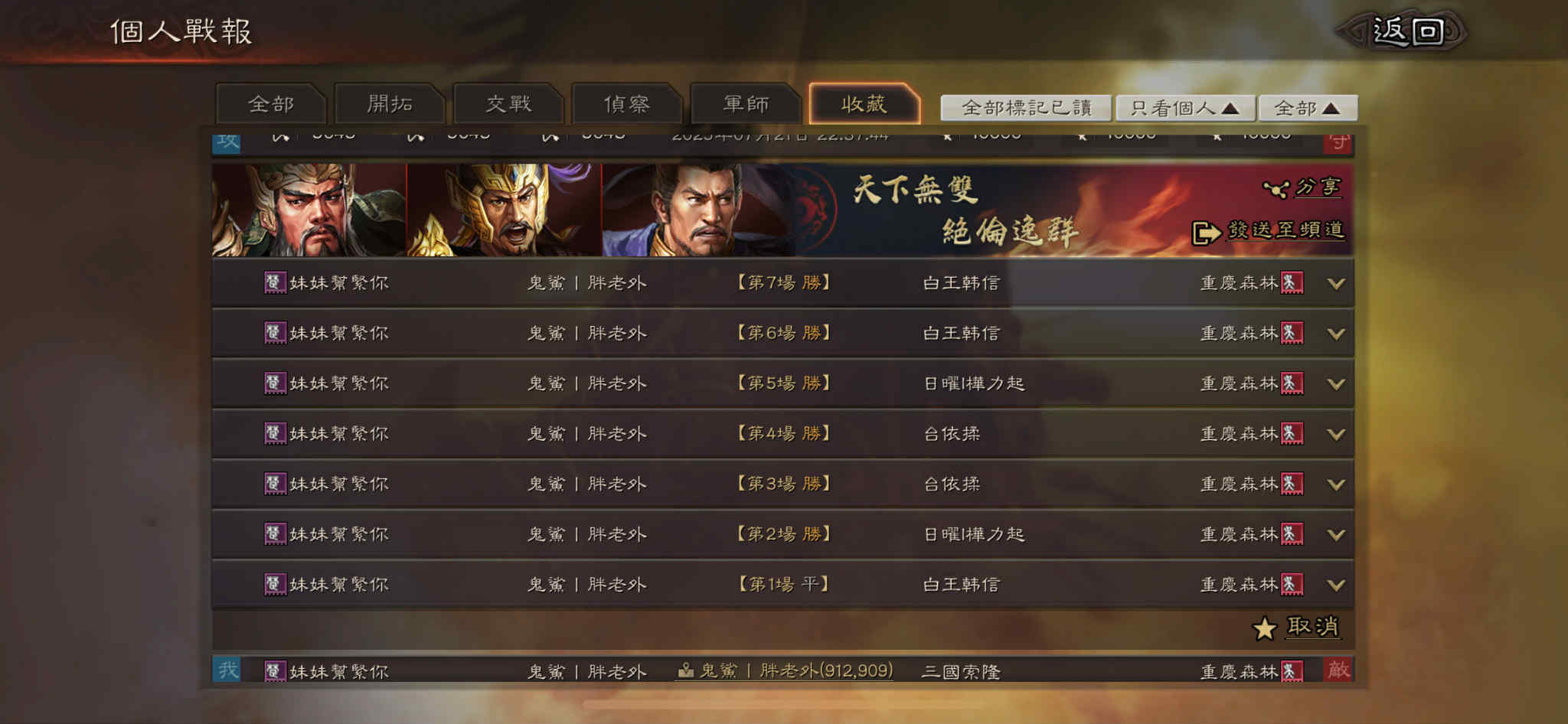The image size is (1568, 724).
Task: Expand the 第1場 平 battle record
Action: pyautogui.click(x=1337, y=584)
